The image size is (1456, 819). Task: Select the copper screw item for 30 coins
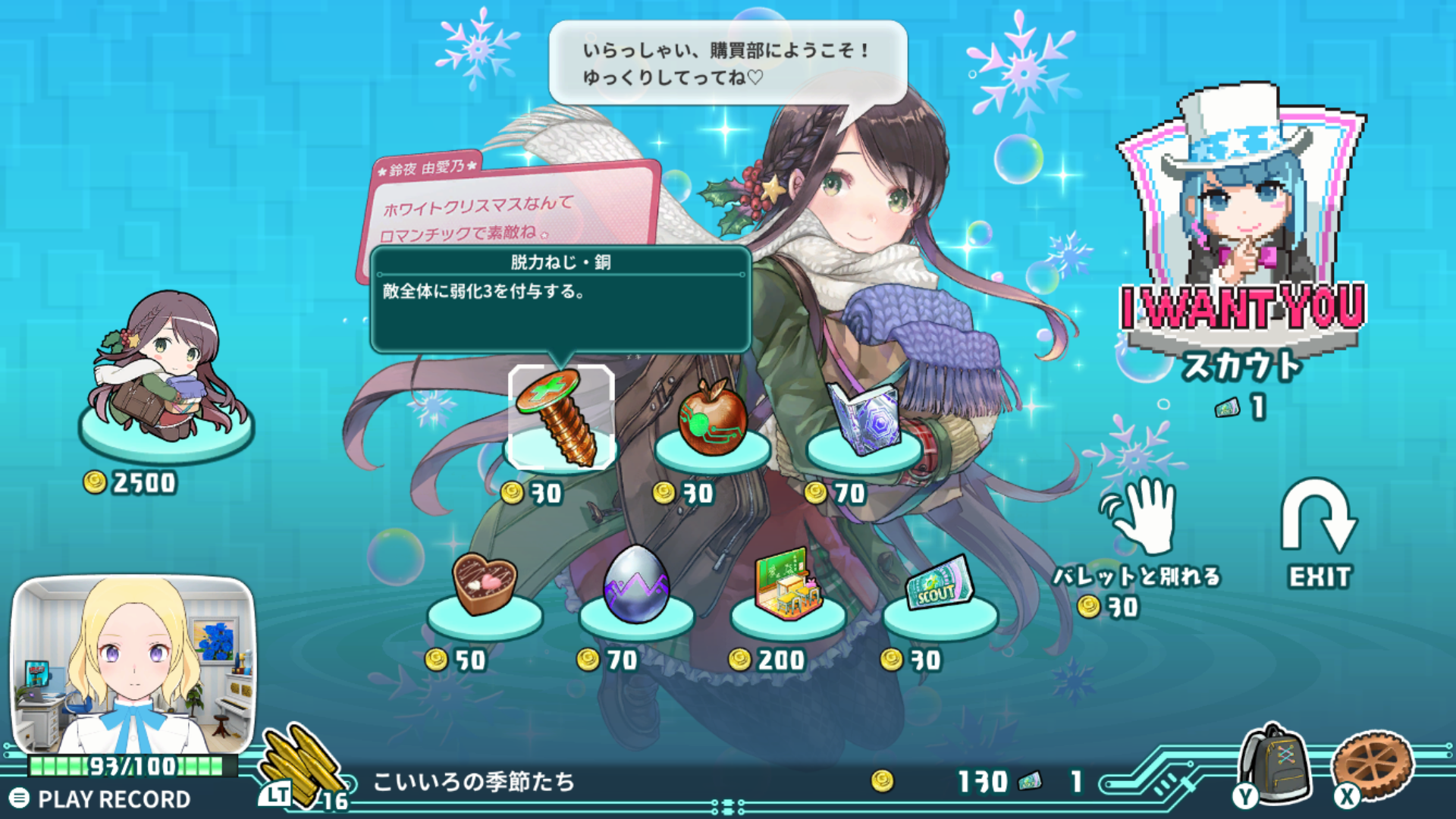pos(561,417)
